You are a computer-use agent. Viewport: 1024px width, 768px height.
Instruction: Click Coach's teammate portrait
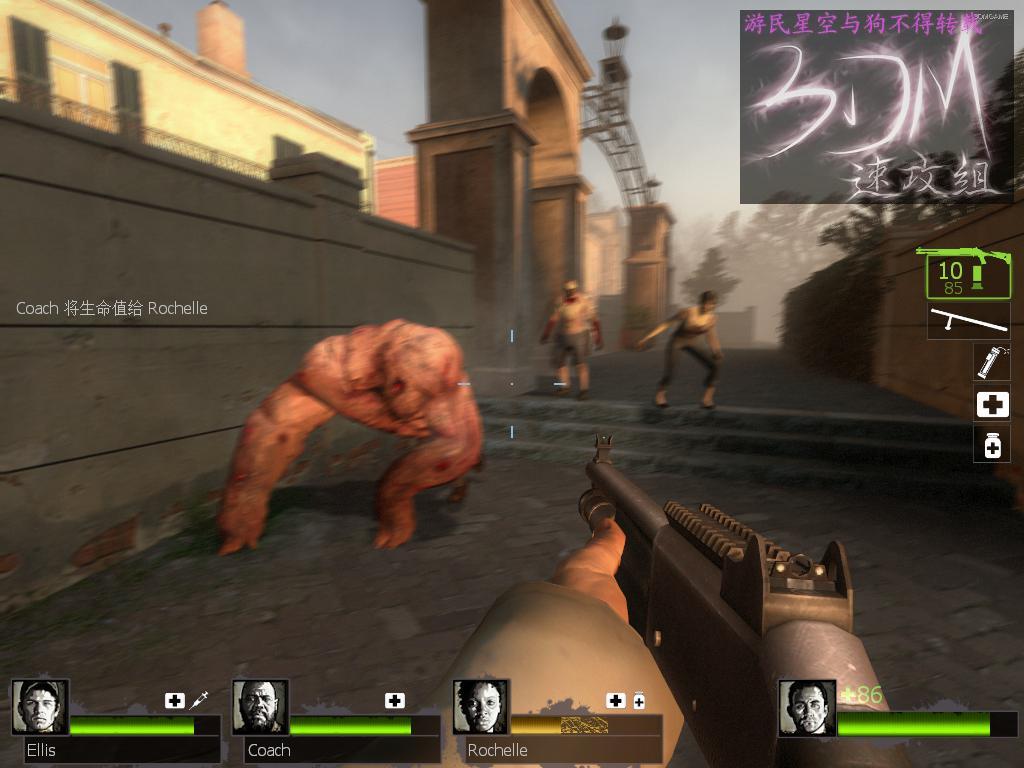(x=260, y=707)
